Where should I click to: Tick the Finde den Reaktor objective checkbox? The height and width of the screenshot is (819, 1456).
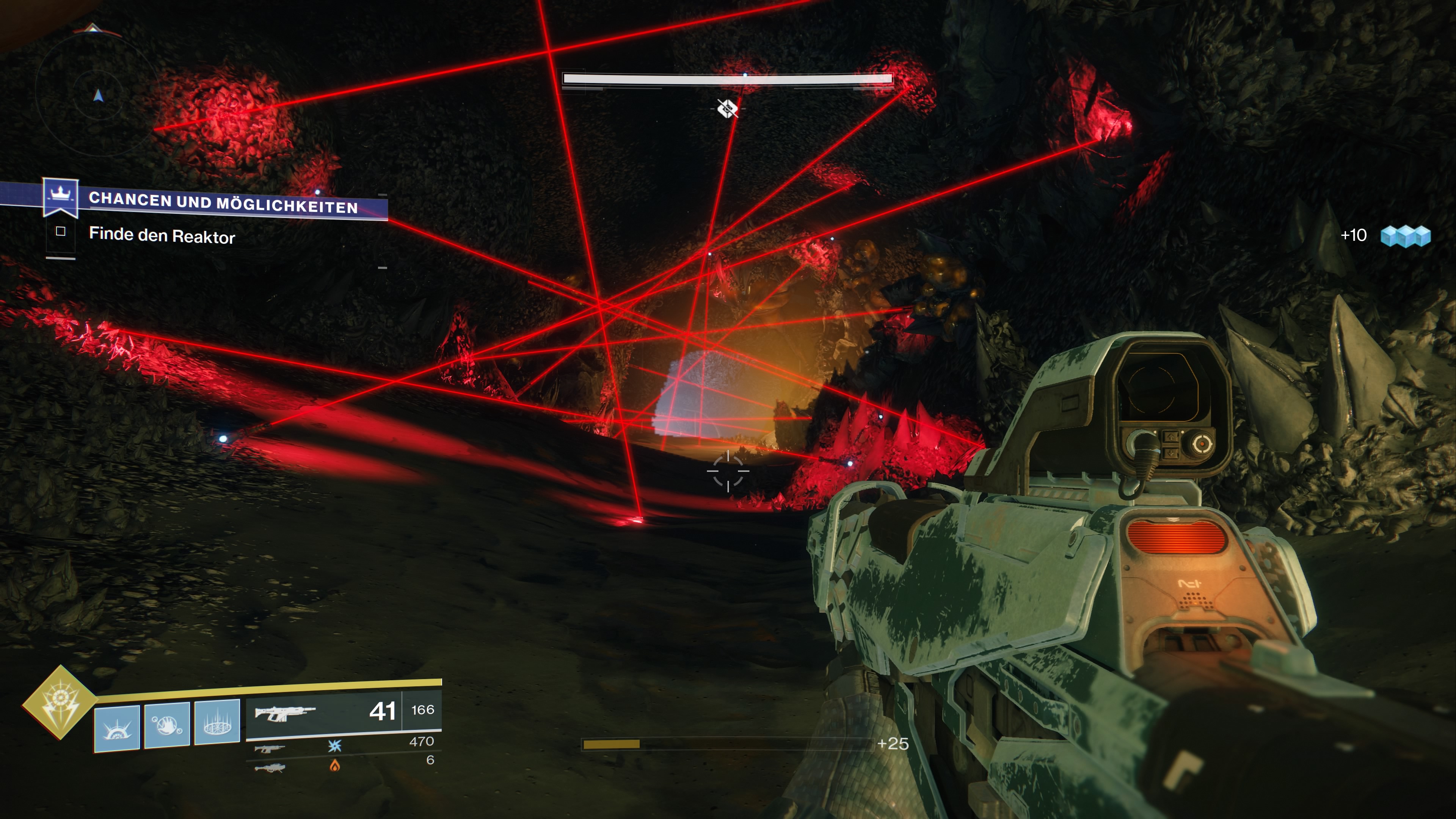tap(61, 231)
